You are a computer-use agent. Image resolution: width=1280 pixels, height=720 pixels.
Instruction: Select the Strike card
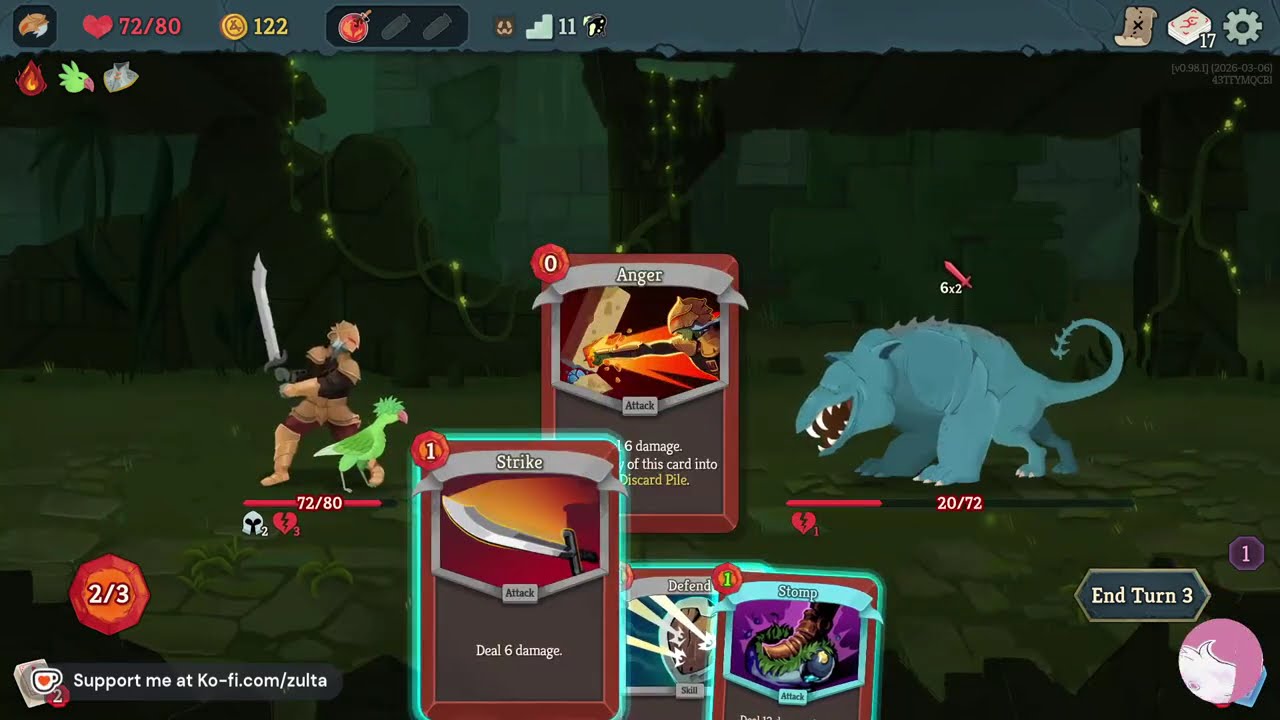tap(518, 580)
